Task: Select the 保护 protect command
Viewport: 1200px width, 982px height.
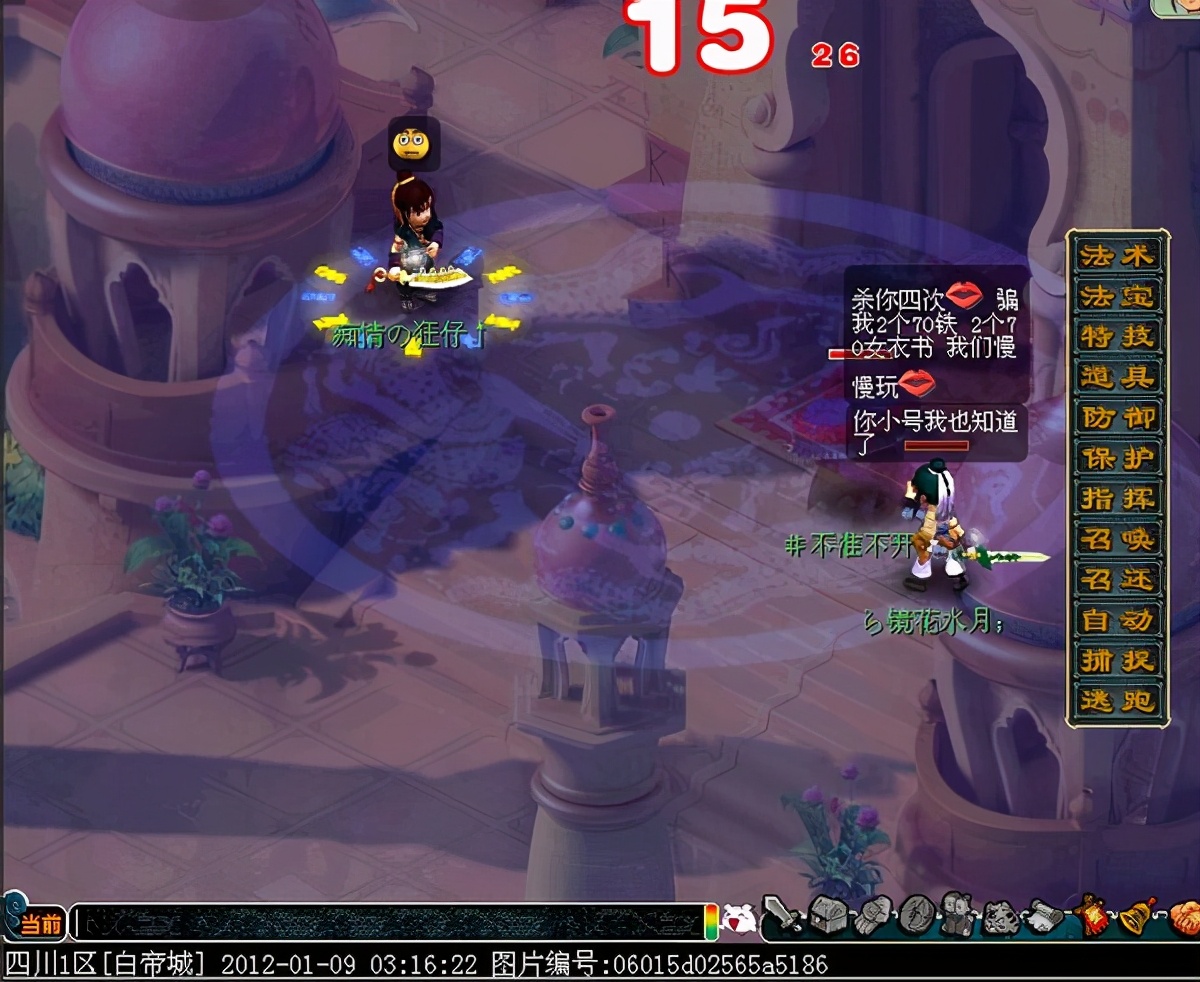Action: tap(1118, 458)
